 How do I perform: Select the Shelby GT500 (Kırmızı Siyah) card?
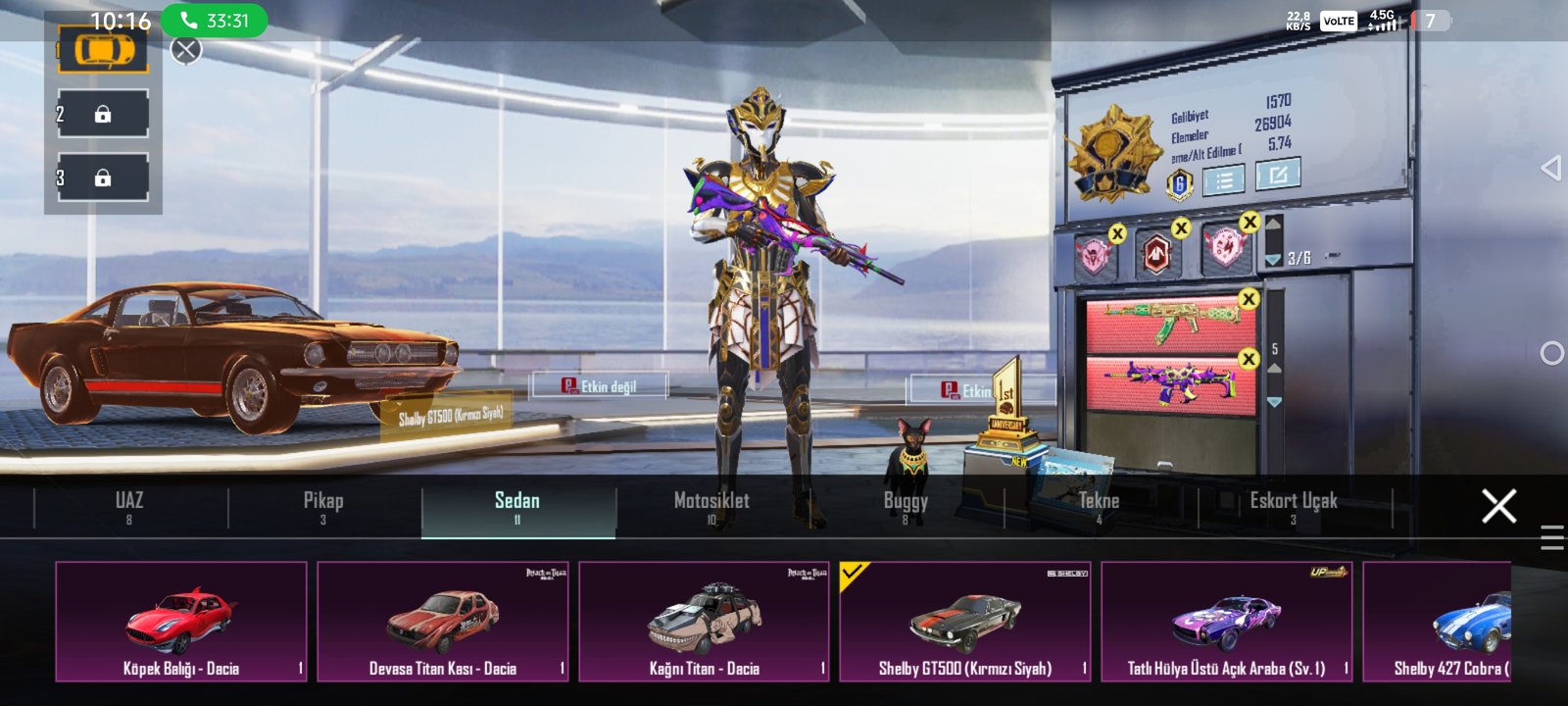coord(965,622)
